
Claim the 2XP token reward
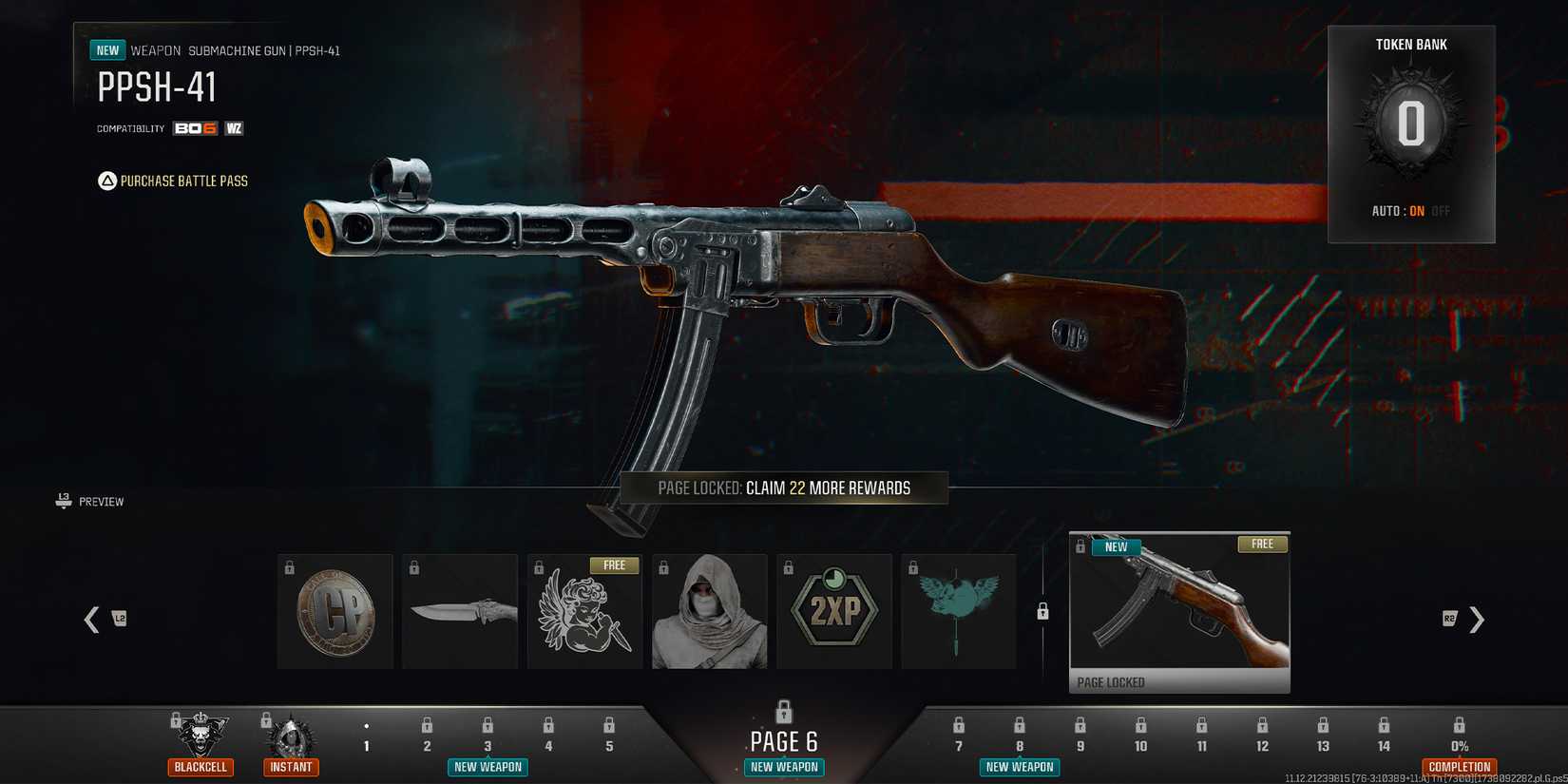point(834,610)
